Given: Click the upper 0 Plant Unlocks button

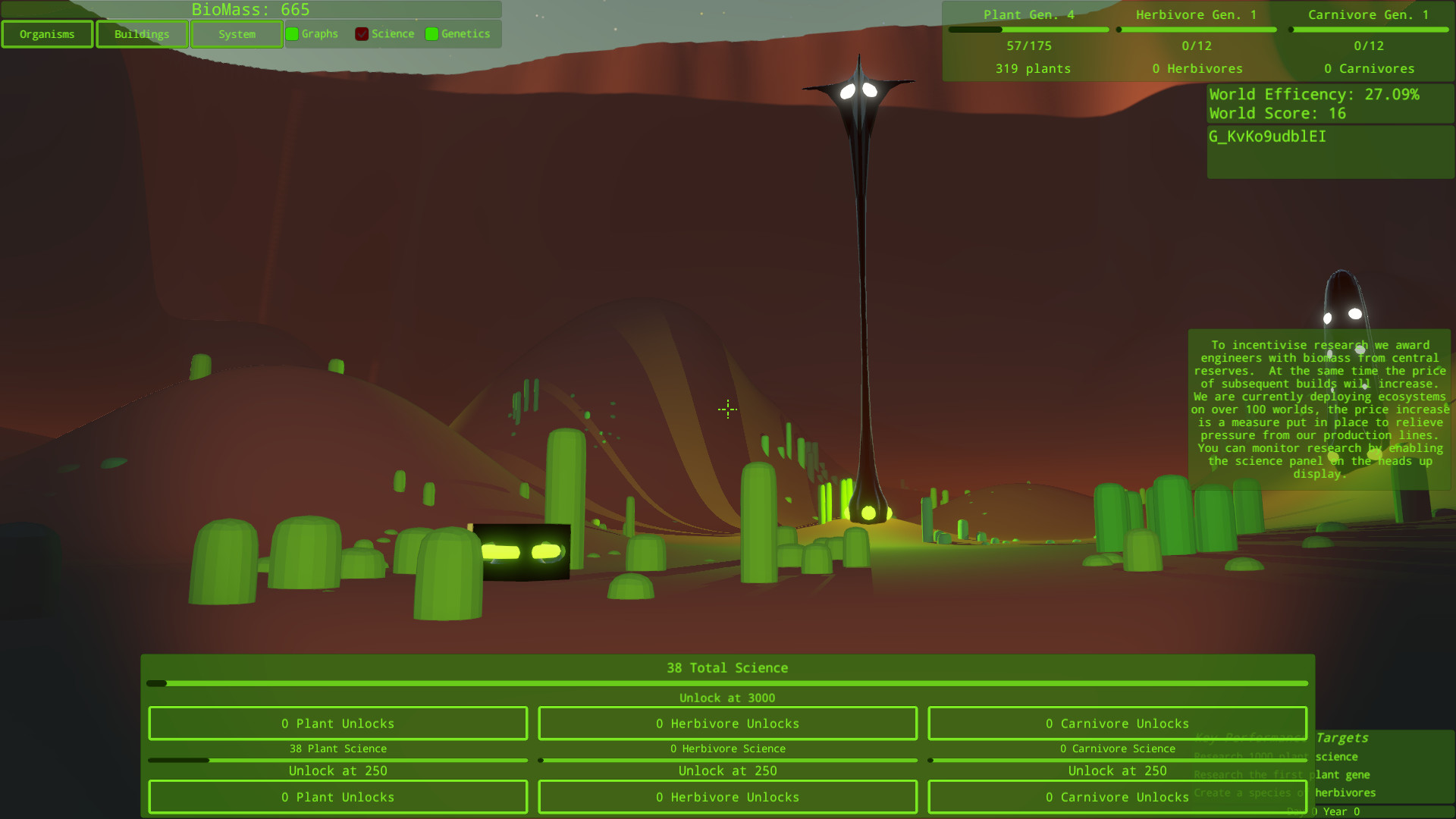Looking at the screenshot, I should tap(338, 723).
